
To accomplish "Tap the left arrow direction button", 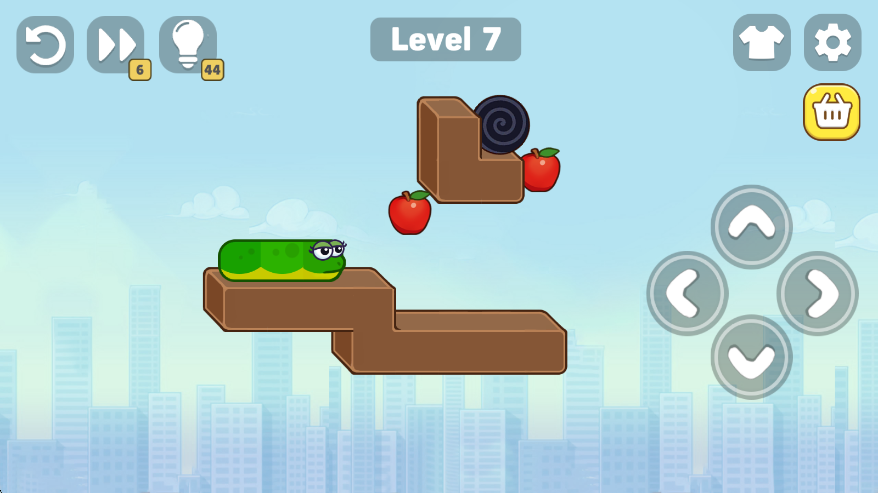I will click(687, 292).
